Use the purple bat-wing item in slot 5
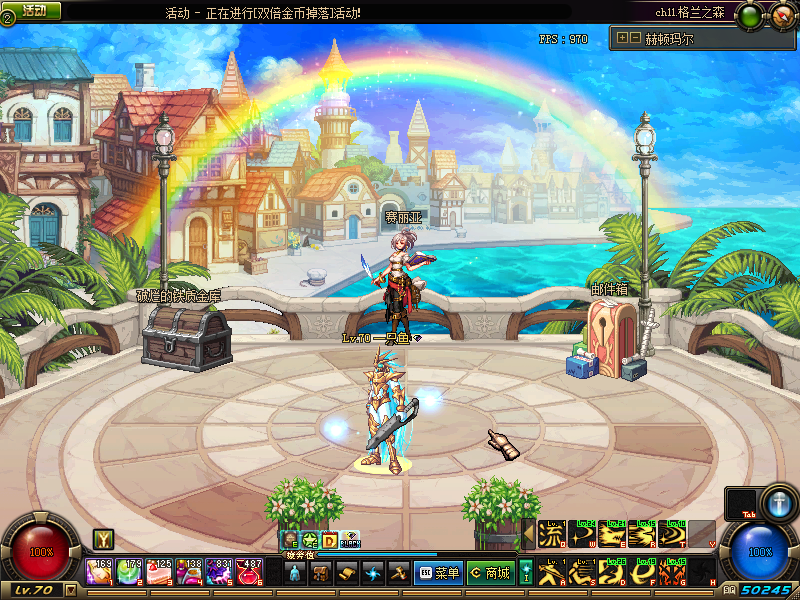The width and height of the screenshot is (800, 600). click(219, 572)
